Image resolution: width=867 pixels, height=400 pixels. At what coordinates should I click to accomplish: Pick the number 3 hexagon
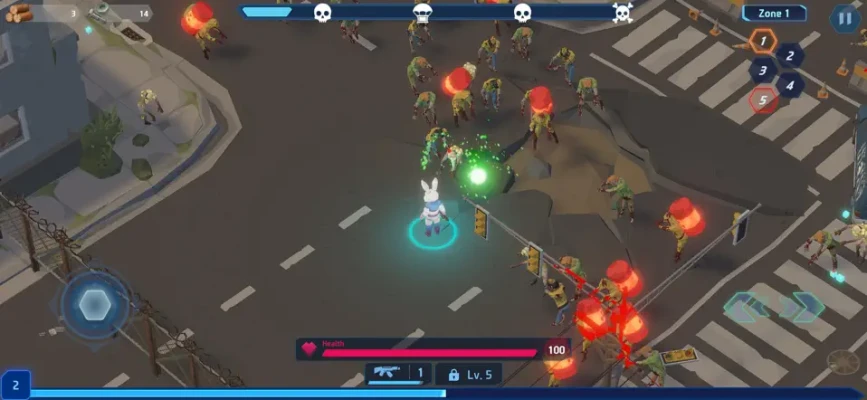click(x=763, y=70)
